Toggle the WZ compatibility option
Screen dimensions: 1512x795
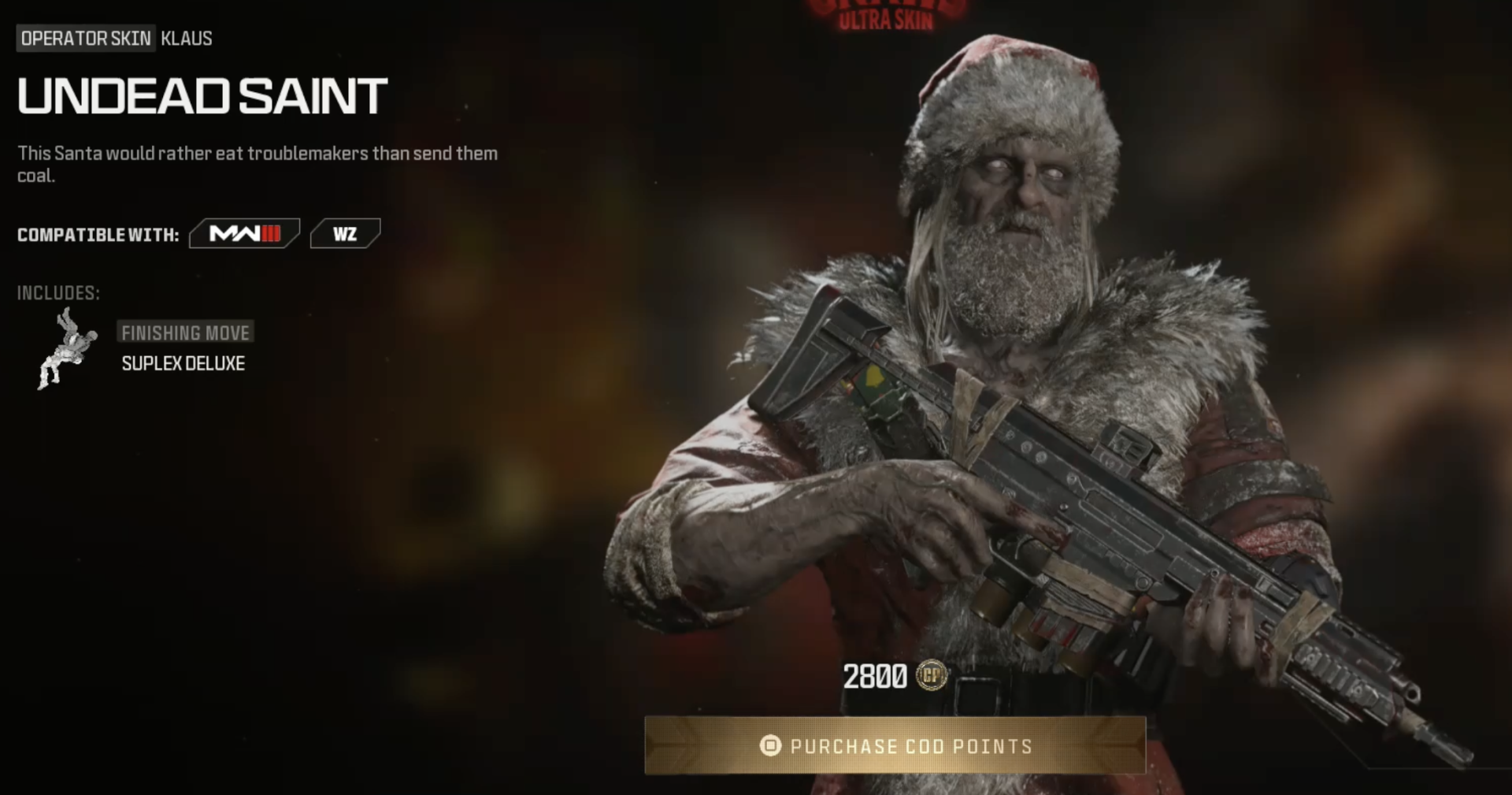click(x=345, y=233)
